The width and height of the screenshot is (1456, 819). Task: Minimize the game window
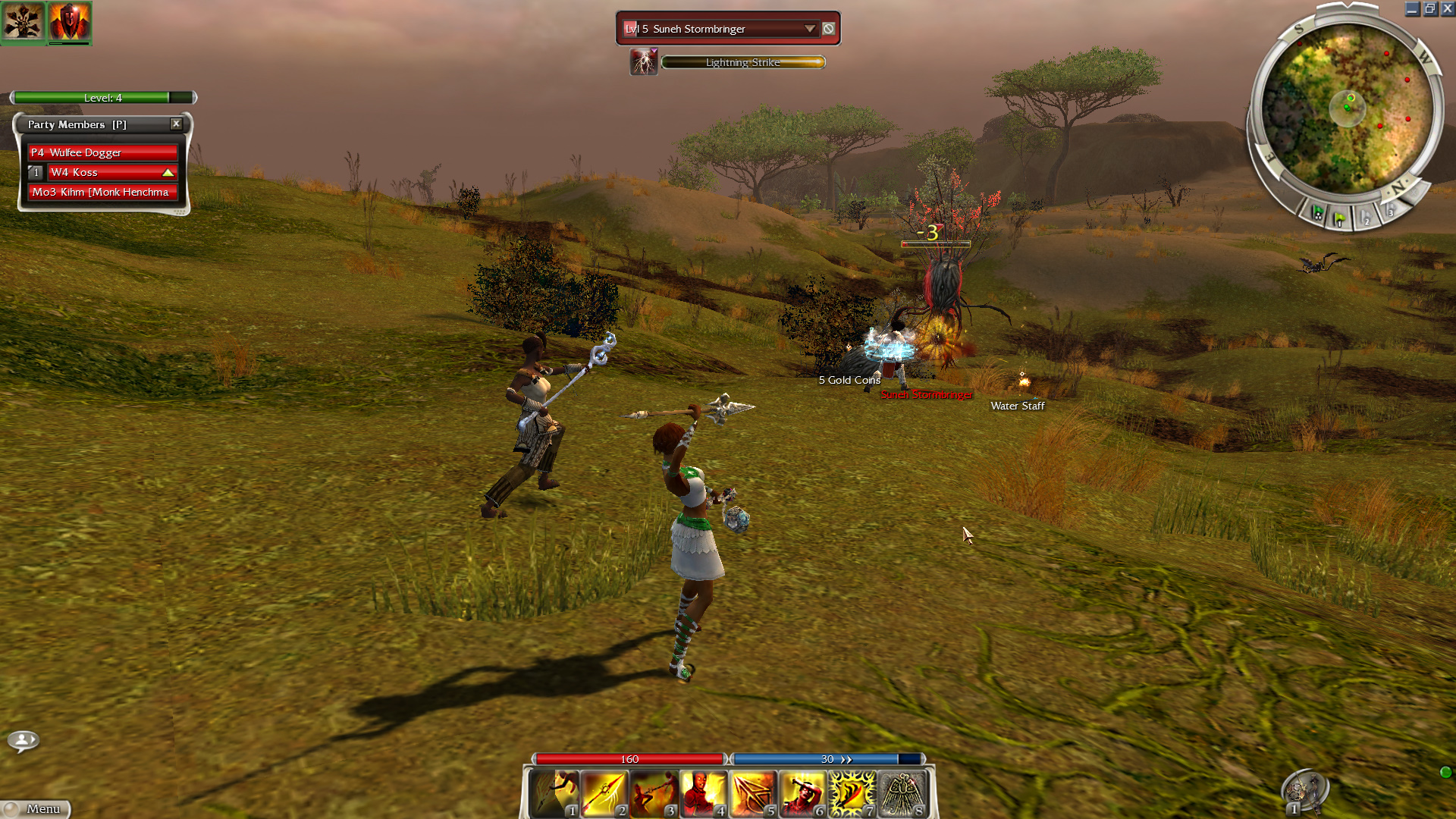pyautogui.click(x=1412, y=9)
